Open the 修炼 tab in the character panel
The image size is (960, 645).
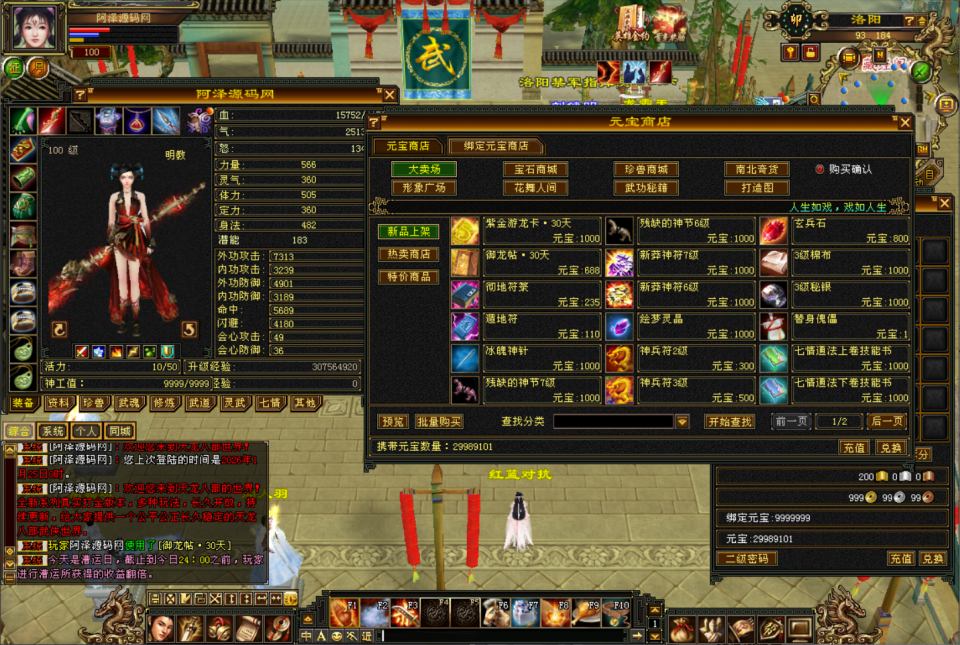pyautogui.click(x=163, y=403)
